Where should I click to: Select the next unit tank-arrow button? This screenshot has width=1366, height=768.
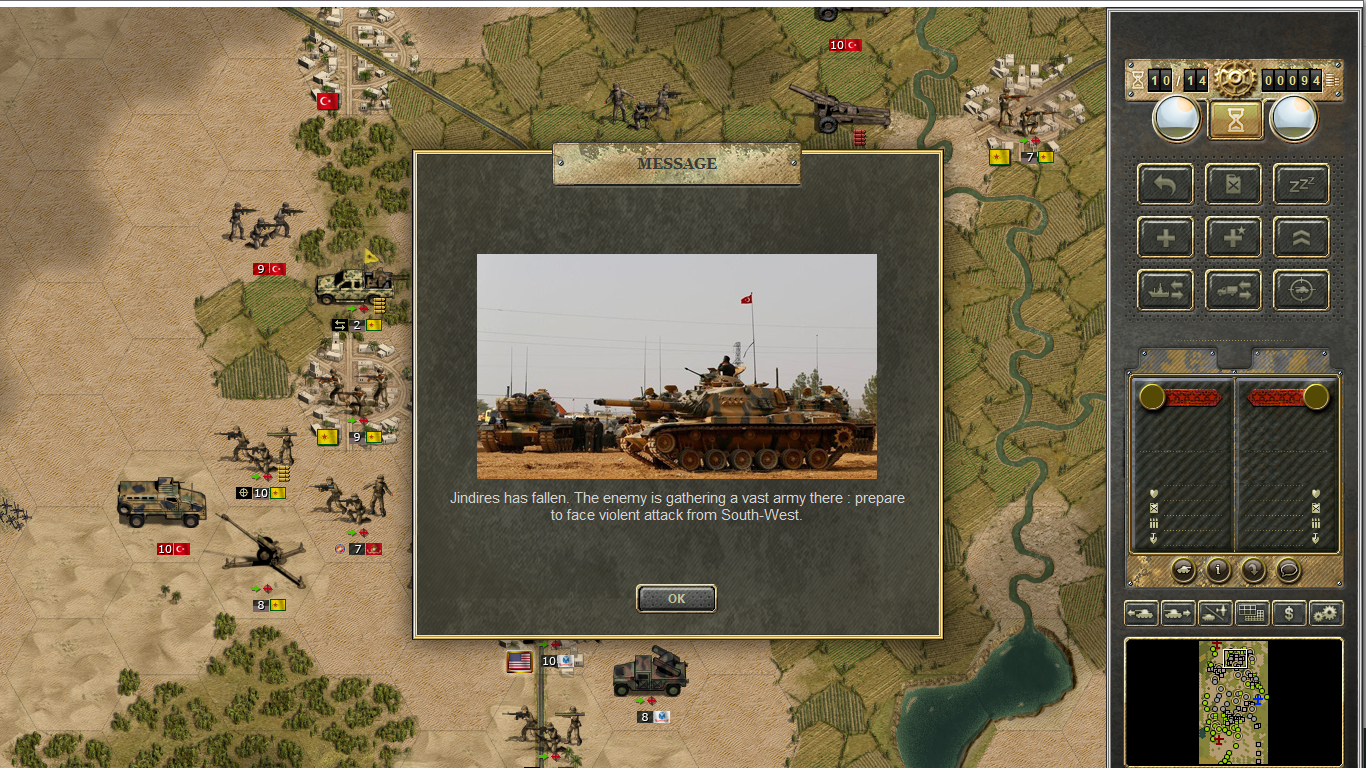pyautogui.click(x=1178, y=613)
